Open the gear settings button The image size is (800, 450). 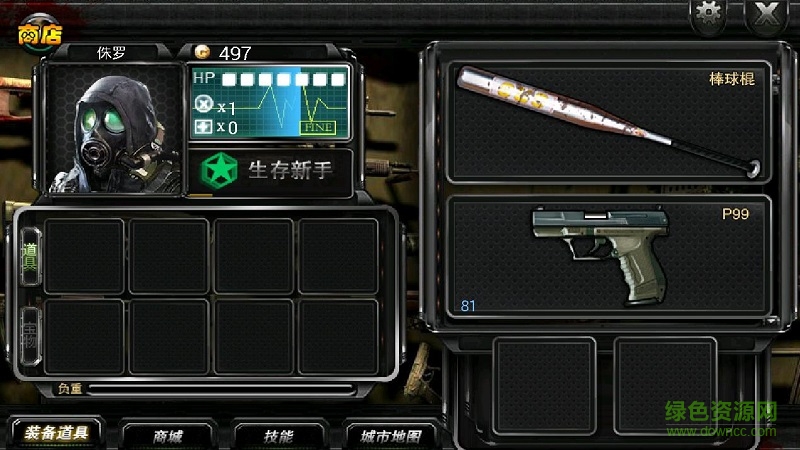709,14
